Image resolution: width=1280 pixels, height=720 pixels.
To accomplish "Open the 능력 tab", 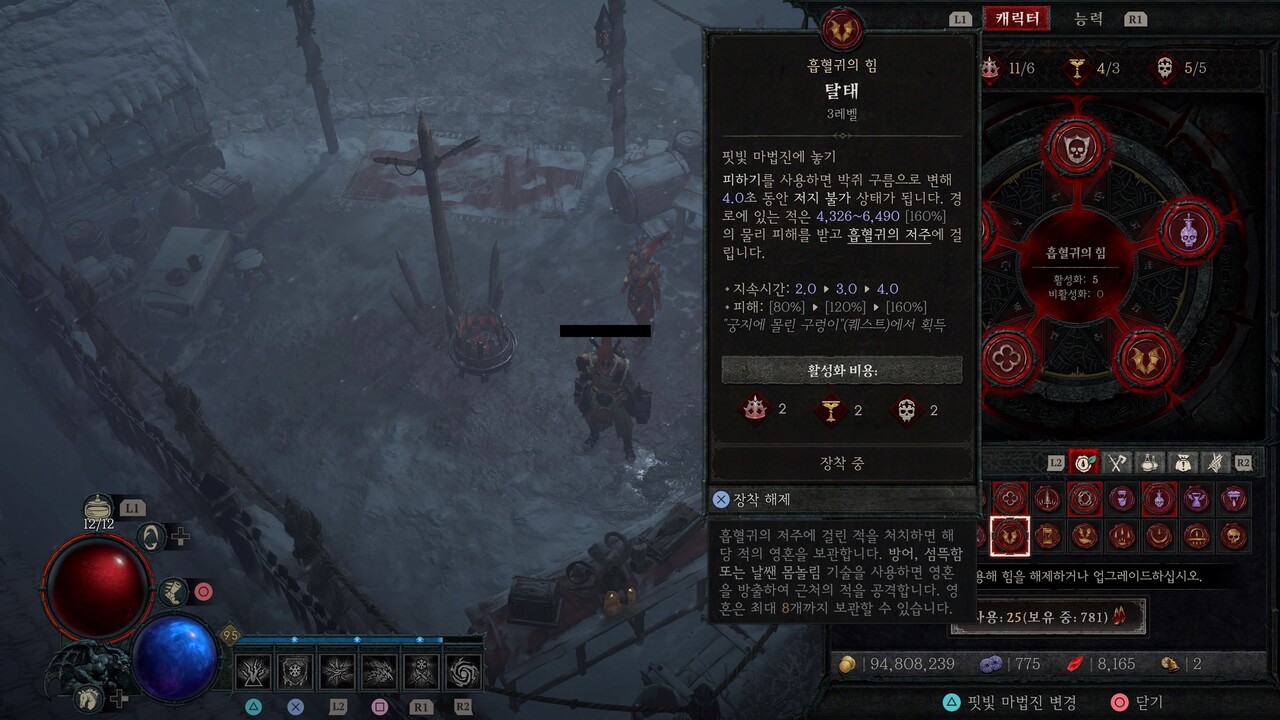I will (1088, 18).
